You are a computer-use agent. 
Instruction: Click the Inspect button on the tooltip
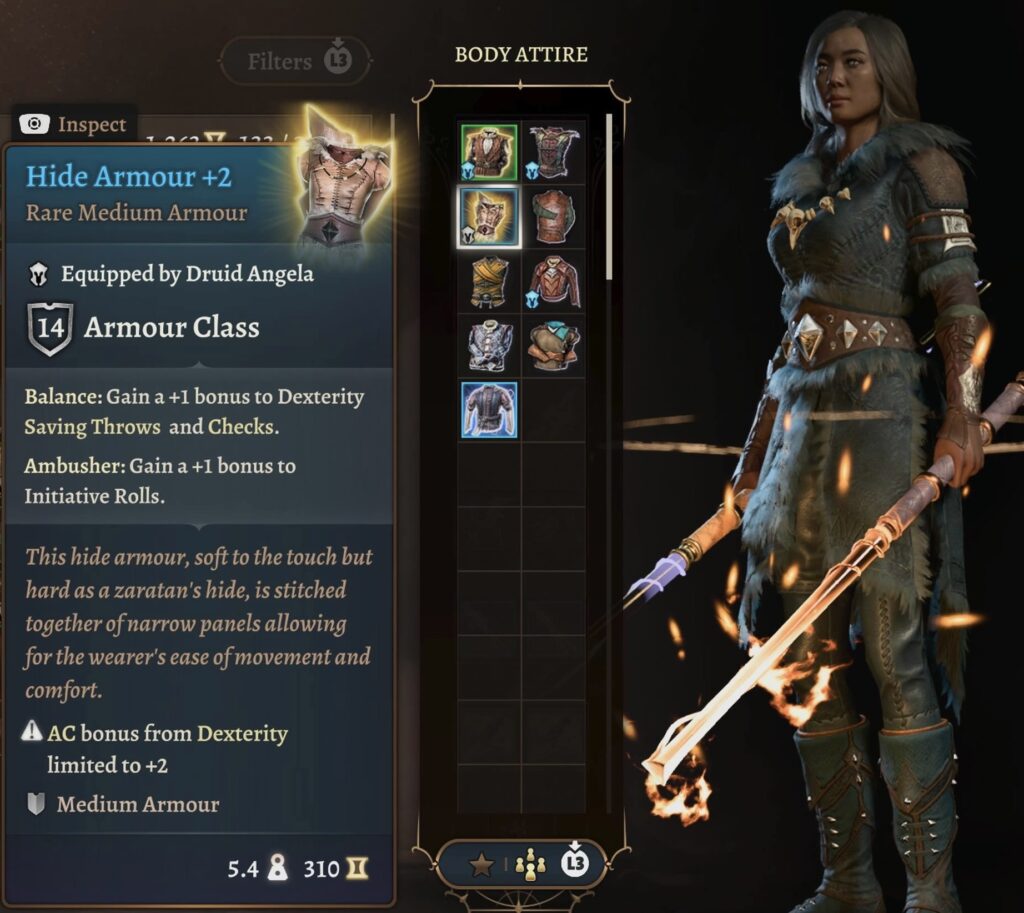[77, 124]
